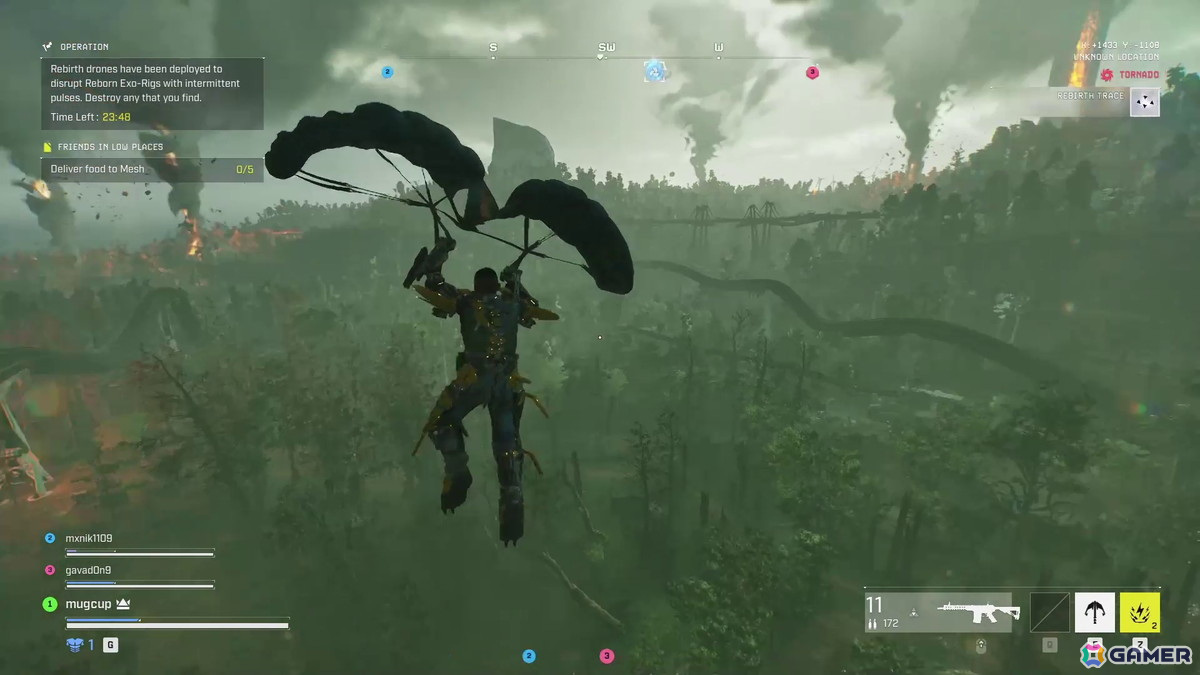The height and width of the screenshot is (675, 1200).
Task: Activate the parachute ability icon
Action: (1094, 612)
